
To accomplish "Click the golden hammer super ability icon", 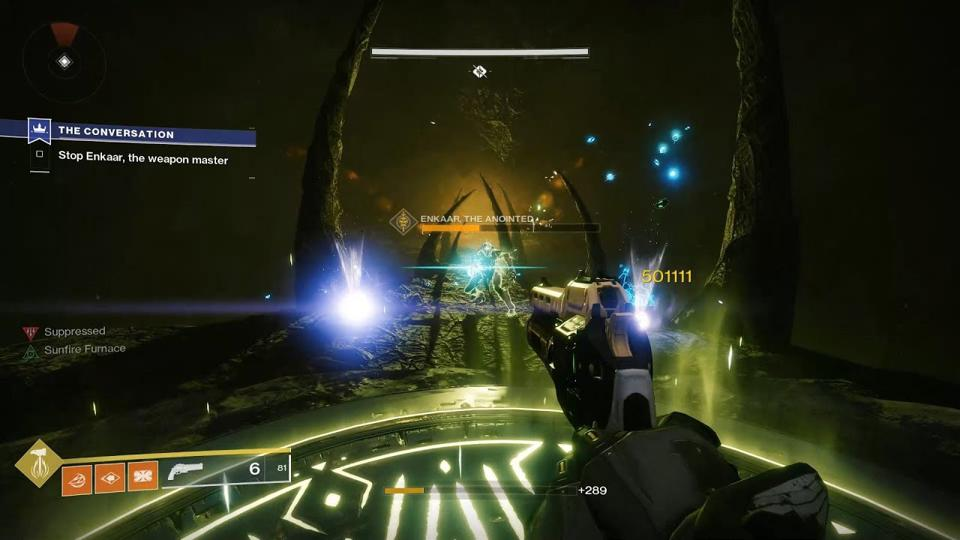I will pyautogui.click(x=38, y=463).
